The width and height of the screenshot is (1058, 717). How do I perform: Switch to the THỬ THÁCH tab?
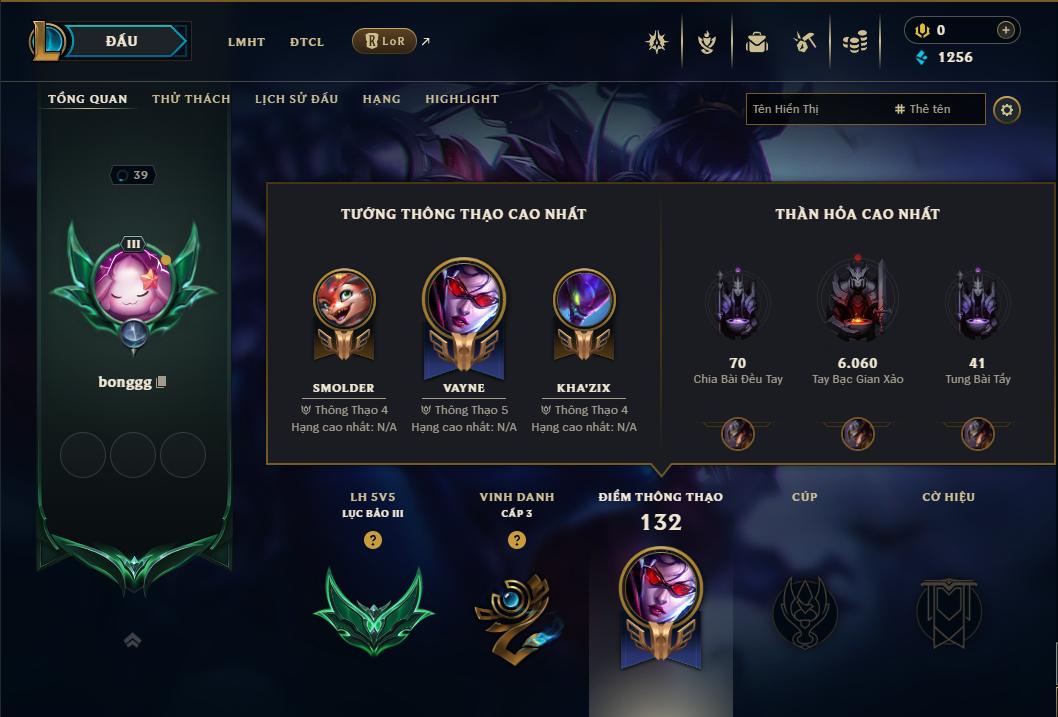coord(191,99)
